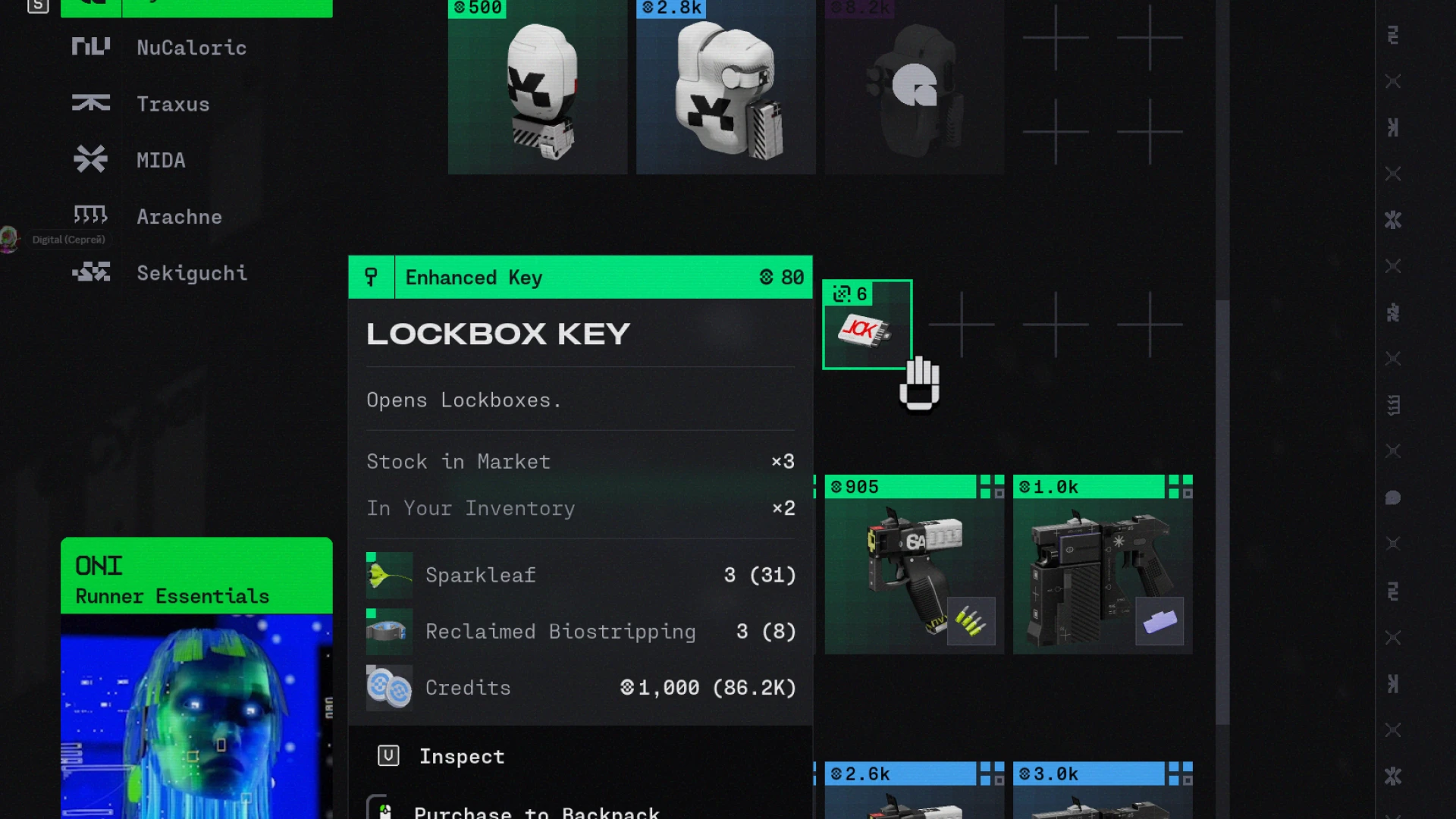This screenshot has width=1456, height=819.
Task: Open the Arachne vendor icon
Action: pyautogui.click(x=90, y=216)
